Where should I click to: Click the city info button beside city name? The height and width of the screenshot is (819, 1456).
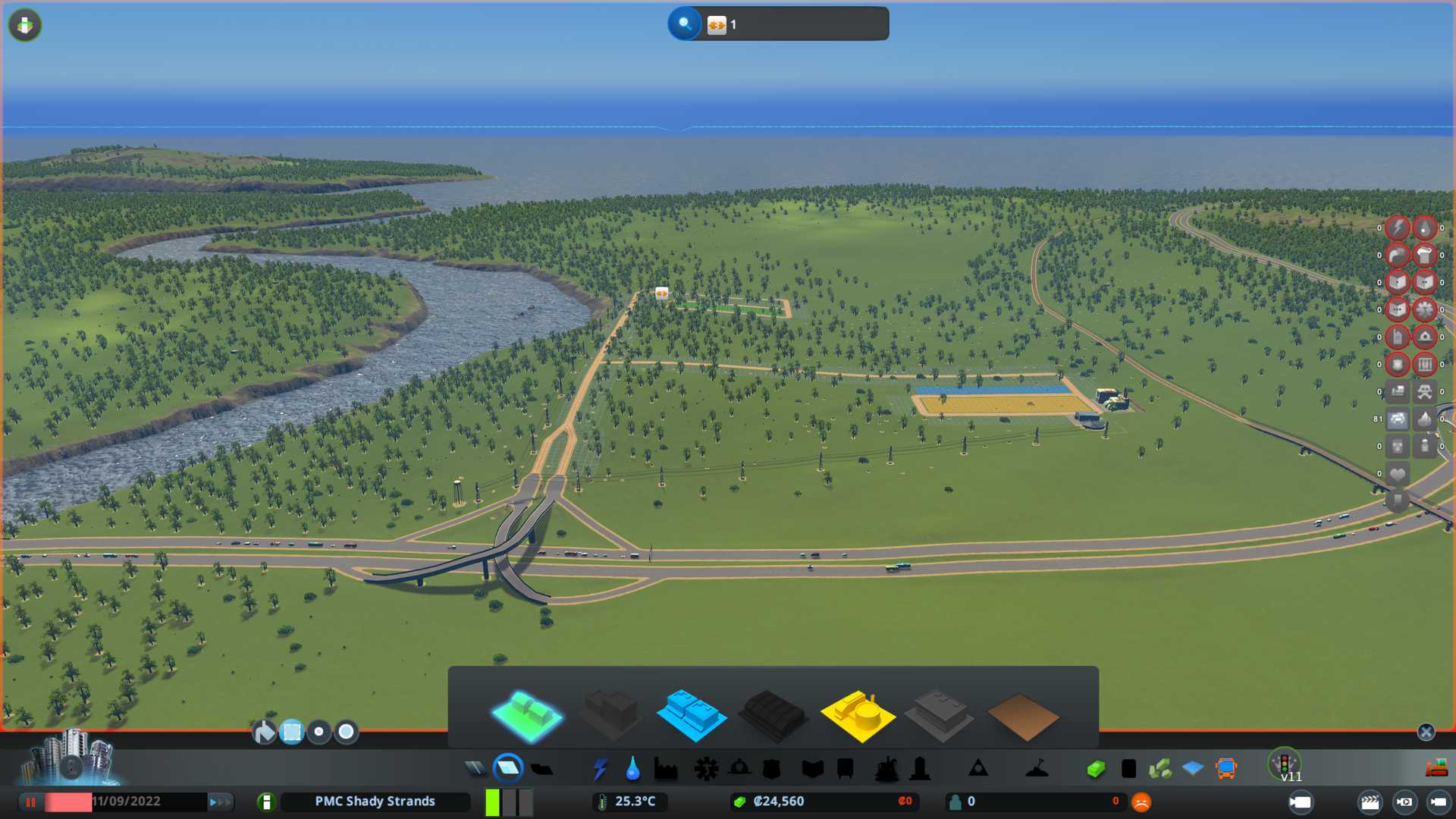click(266, 802)
